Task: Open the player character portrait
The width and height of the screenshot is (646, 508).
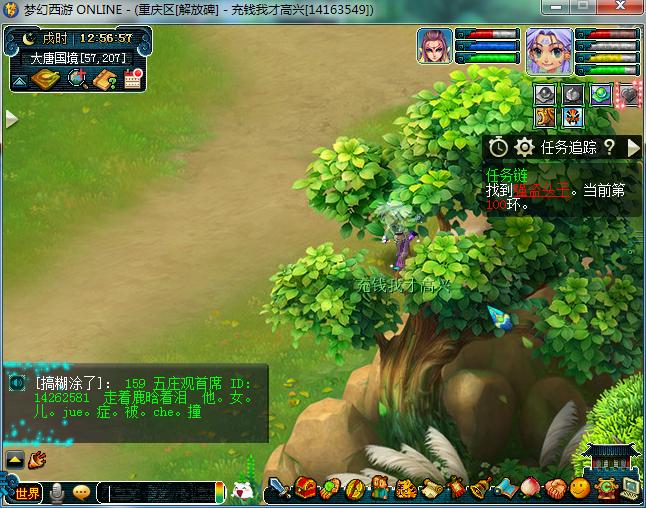Action: point(549,50)
